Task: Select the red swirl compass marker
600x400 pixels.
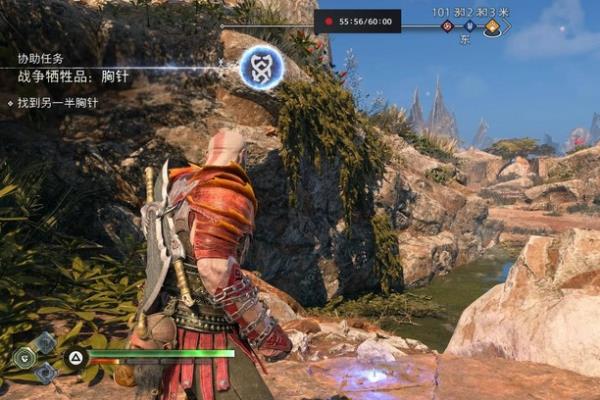Action: click(448, 27)
